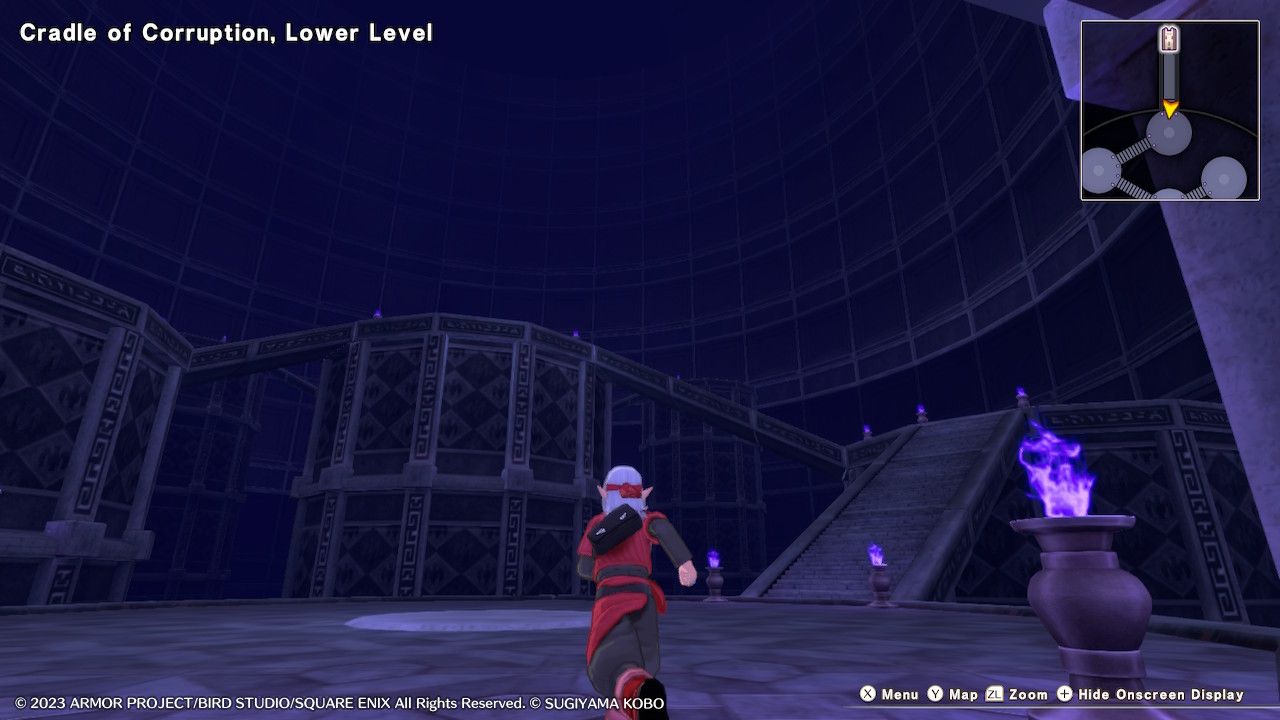Expand the corridor path shown on the minimap
The width and height of the screenshot is (1280, 720).
pyautogui.click(x=1169, y=74)
